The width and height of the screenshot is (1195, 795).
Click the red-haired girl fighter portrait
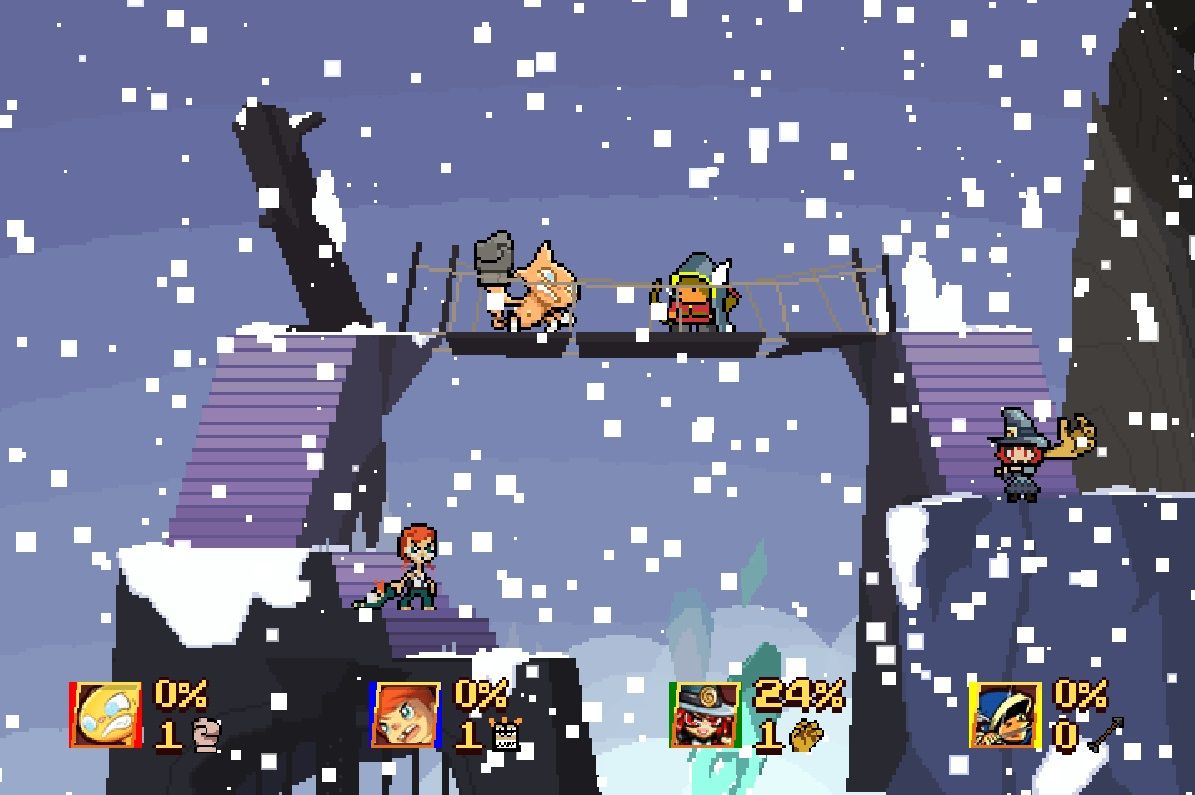tap(405, 715)
